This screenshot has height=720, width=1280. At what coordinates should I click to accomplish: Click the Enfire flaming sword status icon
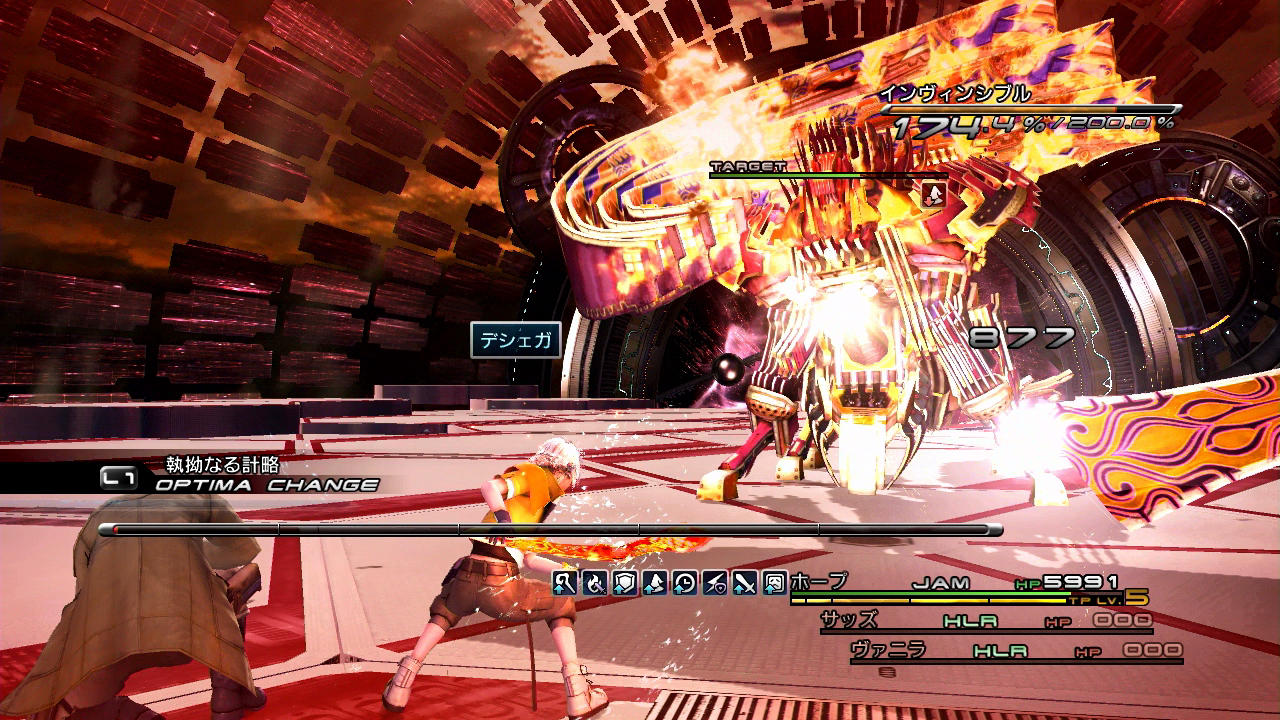pyautogui.click(x=595, y=582)
